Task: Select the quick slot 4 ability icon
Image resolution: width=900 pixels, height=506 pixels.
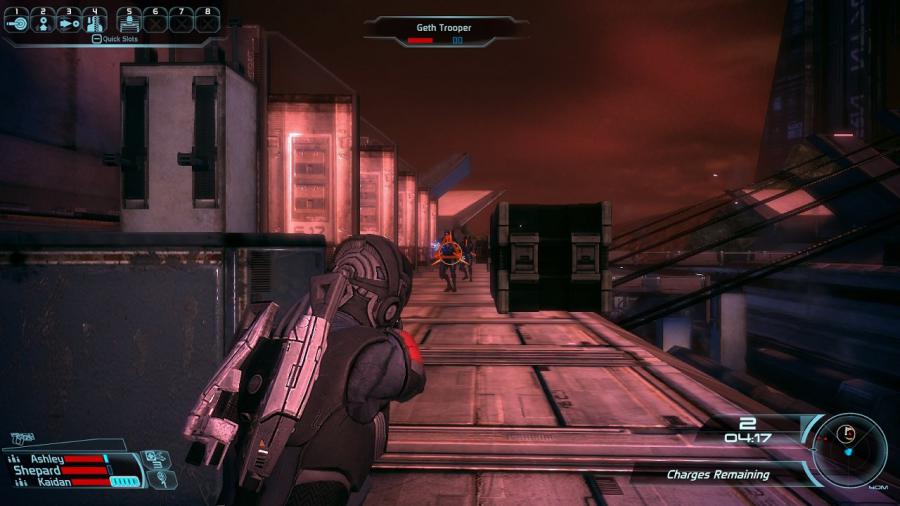Action: point(95,20)
